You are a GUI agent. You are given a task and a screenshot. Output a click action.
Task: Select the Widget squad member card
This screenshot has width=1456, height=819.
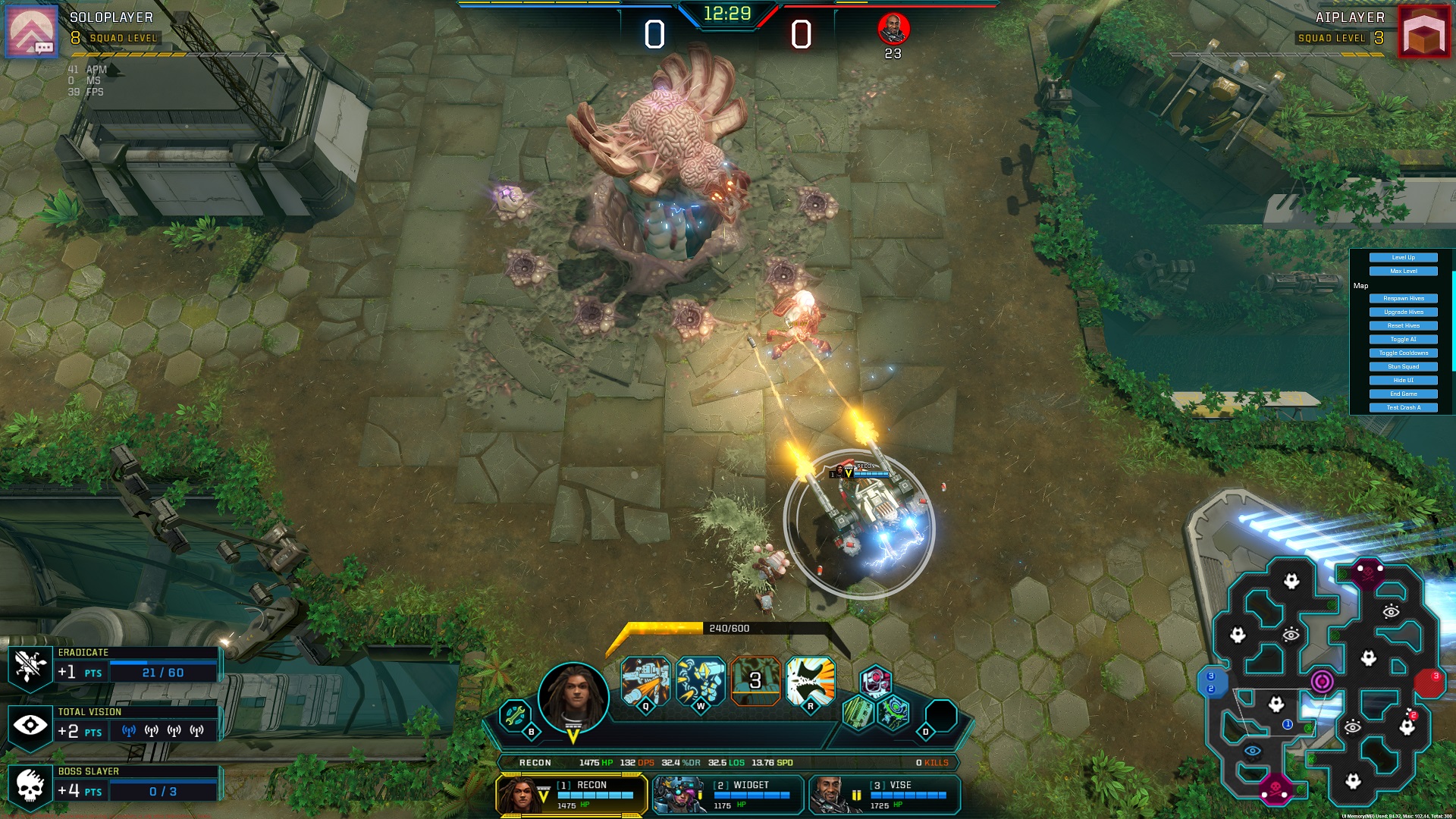(x=728, y=795)
